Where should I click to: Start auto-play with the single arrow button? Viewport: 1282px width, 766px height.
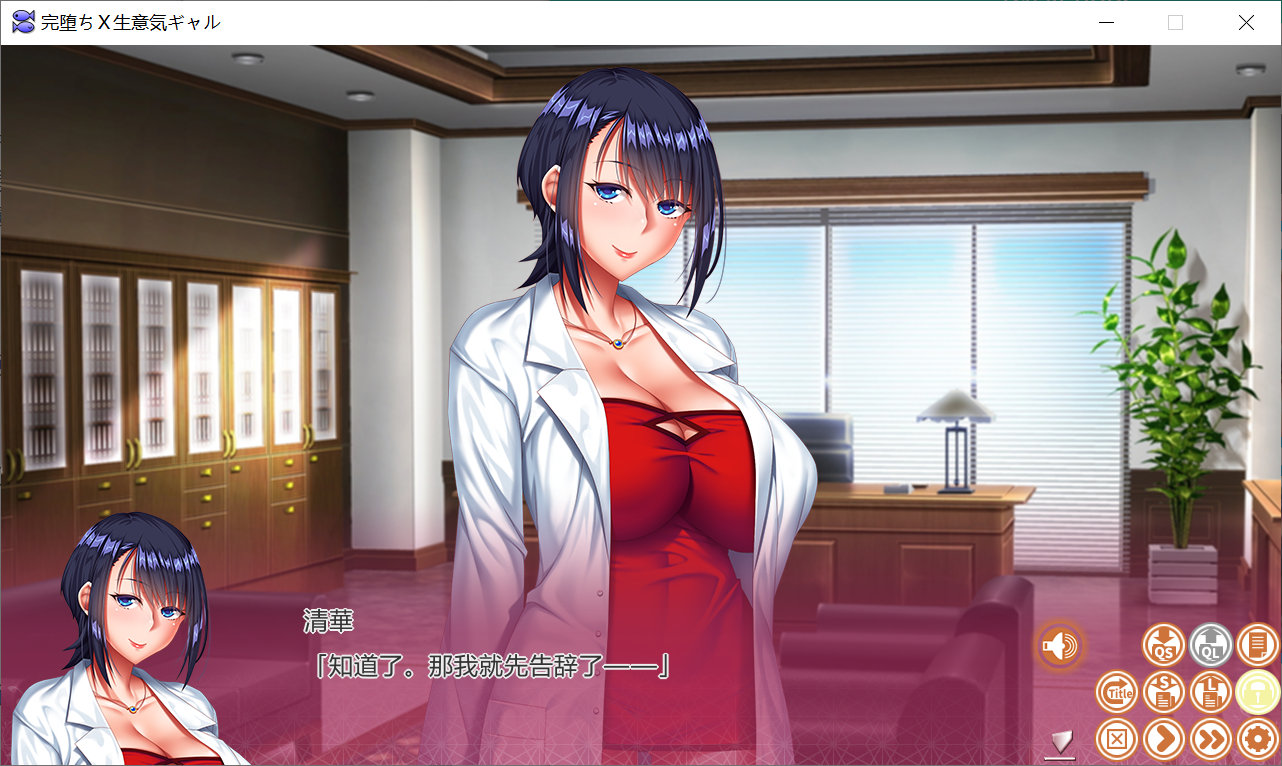pyautogui.click(x=1163, y=739)
